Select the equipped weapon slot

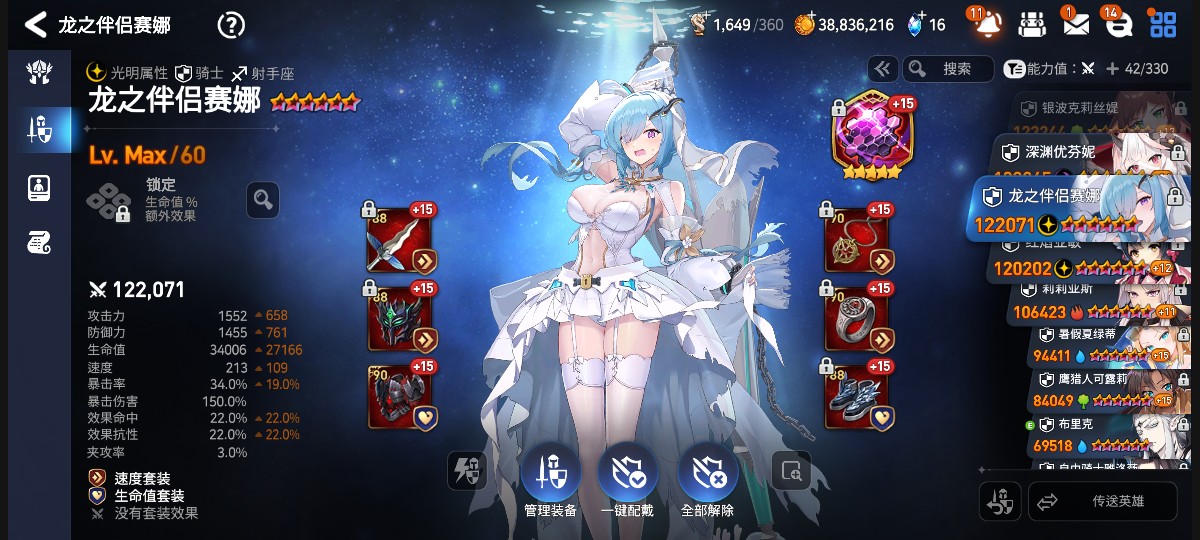click(400, 241)
